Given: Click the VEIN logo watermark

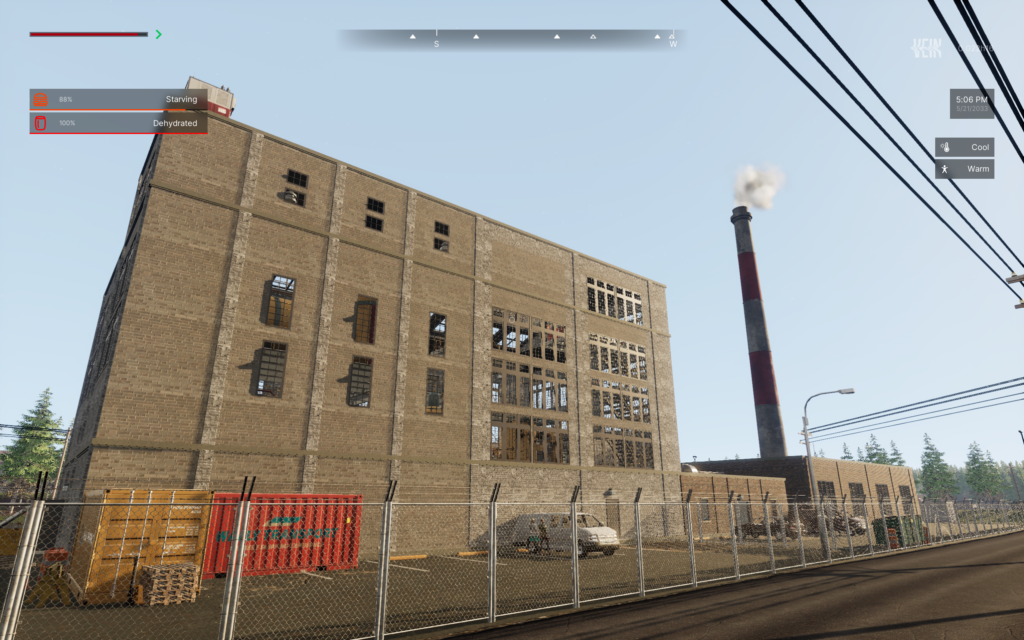Looking at the screenshot, I should point(927,48).
